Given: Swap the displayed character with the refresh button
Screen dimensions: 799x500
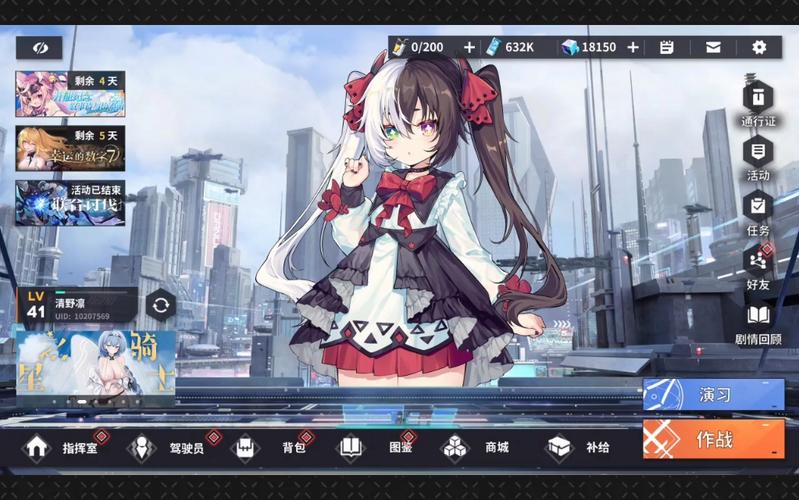Looking at the screenshot, I should pos(160,305).
